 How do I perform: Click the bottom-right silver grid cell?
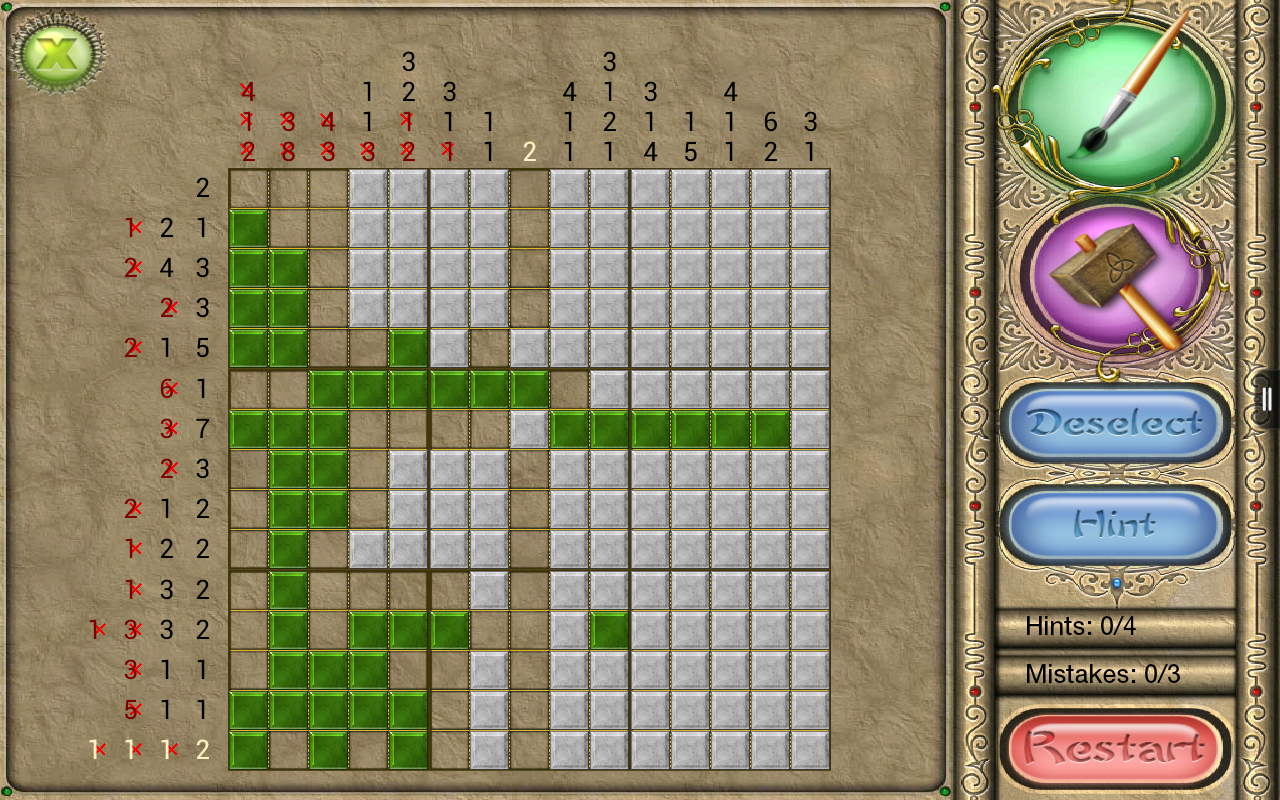coord(810,749)
